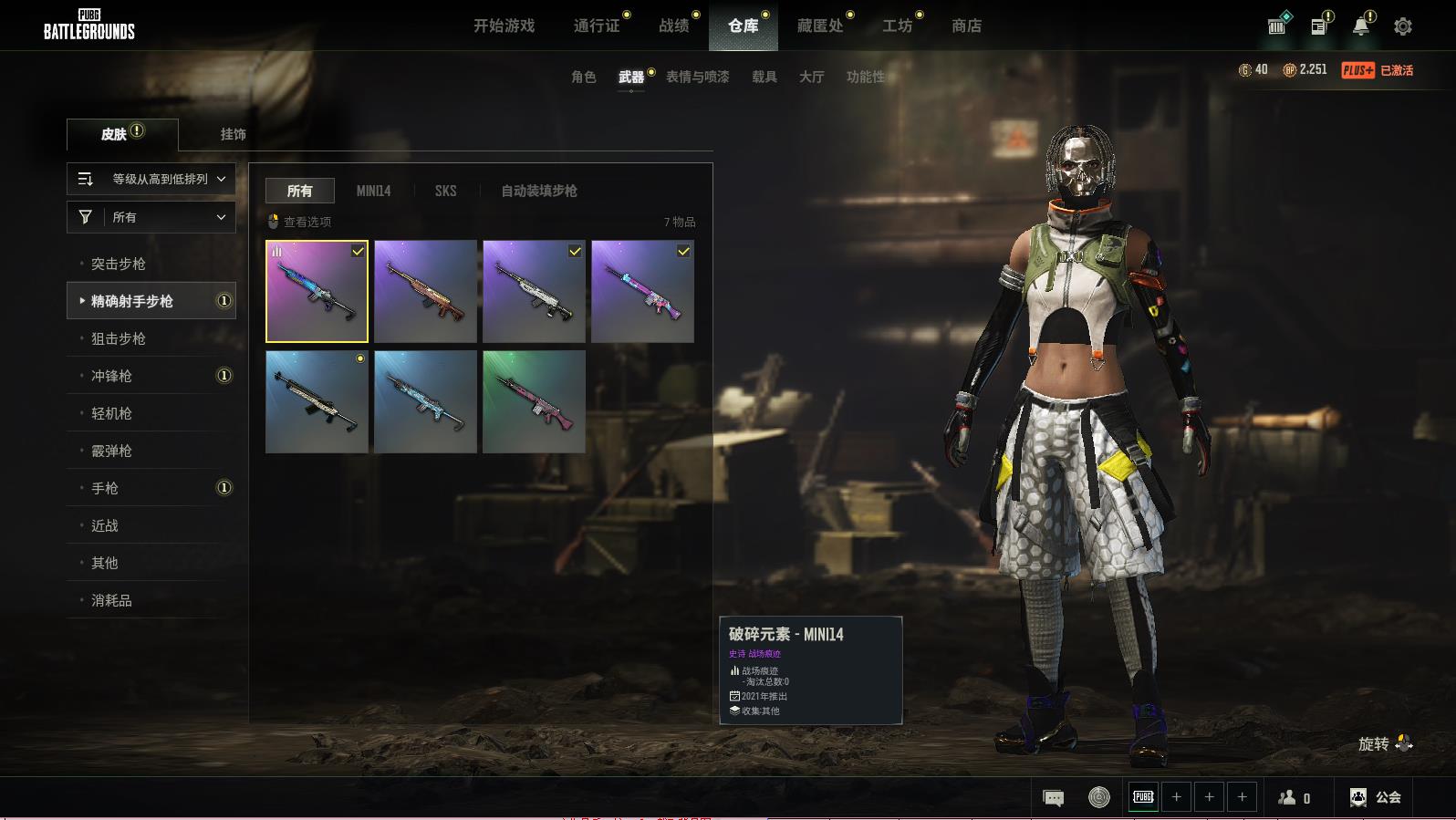Open the 所有 filter dropdown
This screenshot has width=1456, height=820.
151,217
